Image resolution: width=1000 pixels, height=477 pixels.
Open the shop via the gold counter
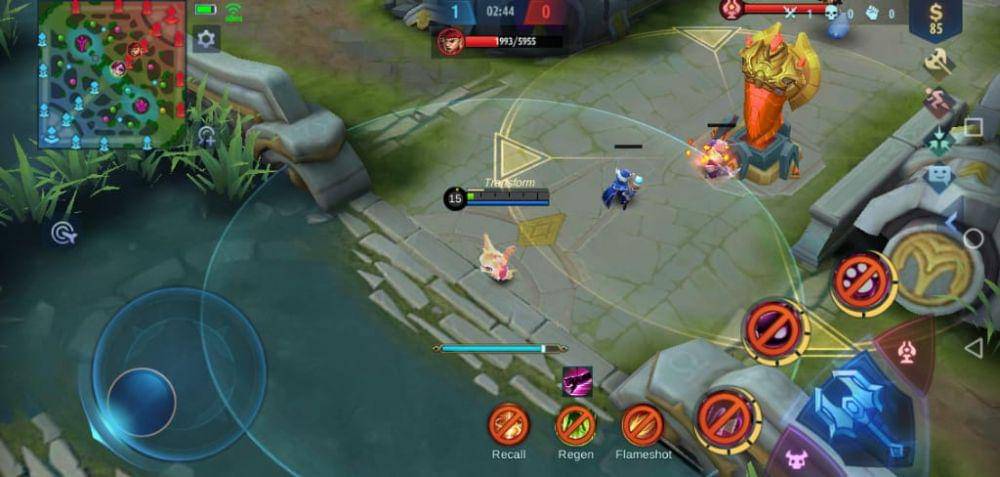[x=935, y=18]
